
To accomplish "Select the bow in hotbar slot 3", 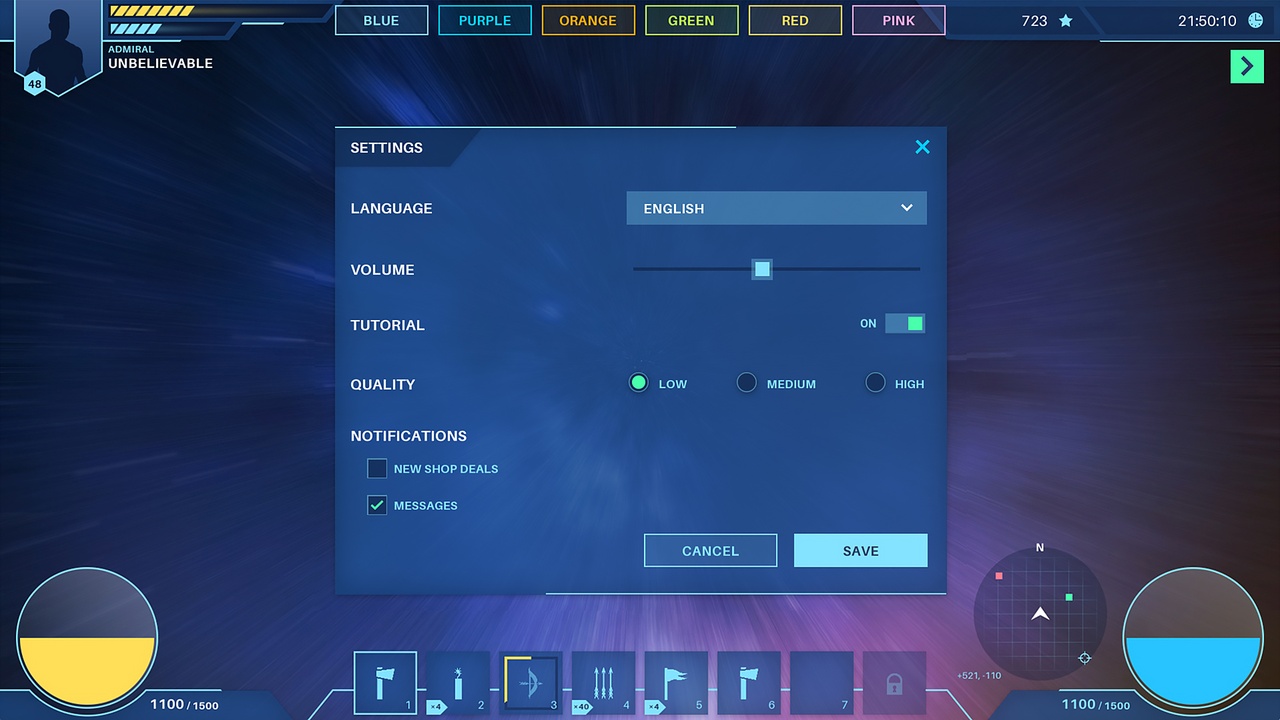I will pyautogui.click(x=530, y=682).
